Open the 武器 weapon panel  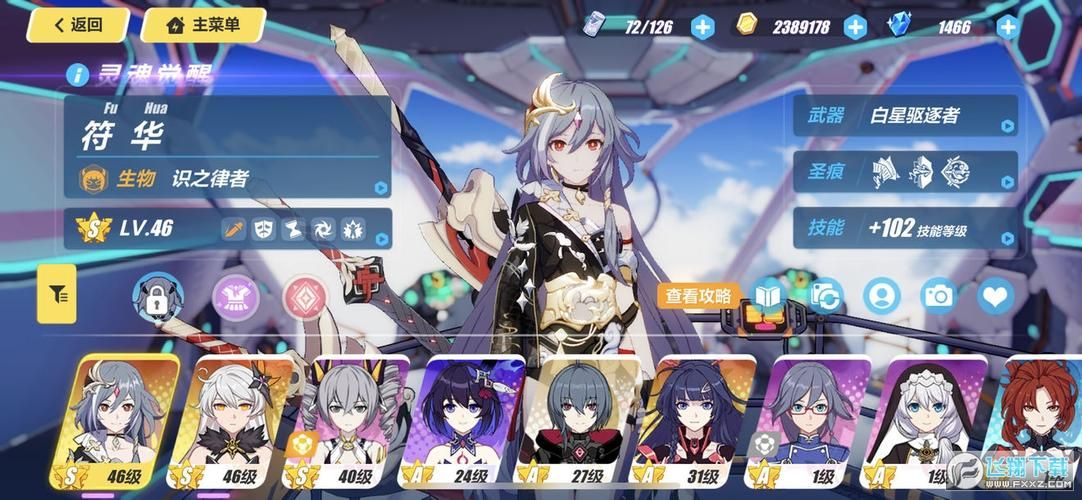tap(906, 116)
